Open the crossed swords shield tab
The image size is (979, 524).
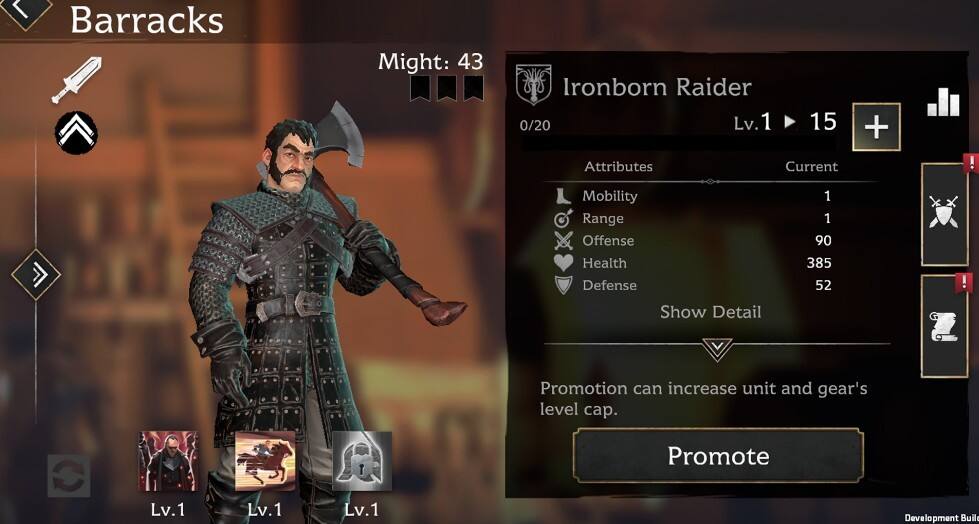point(943,213)
